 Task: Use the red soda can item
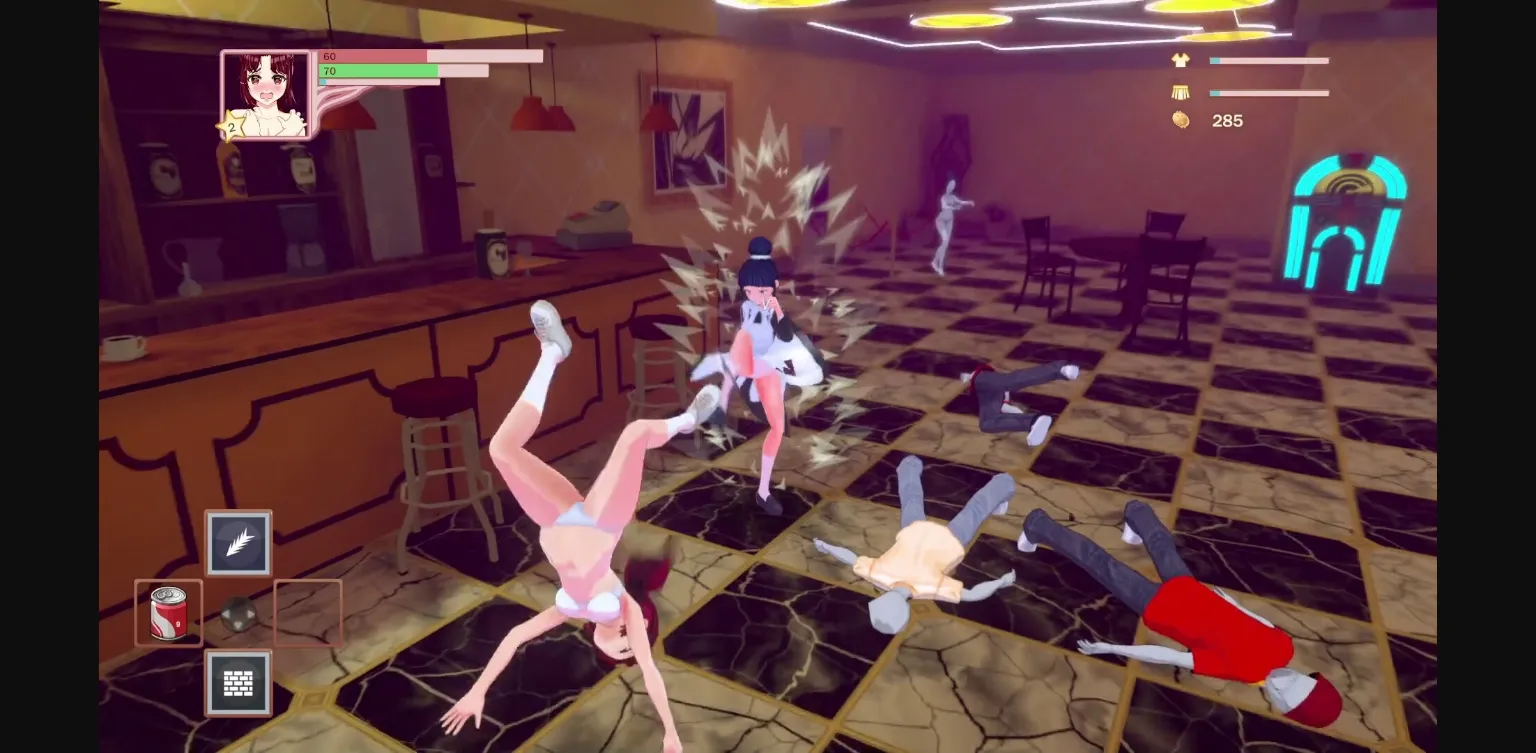(x=168, y=612)
